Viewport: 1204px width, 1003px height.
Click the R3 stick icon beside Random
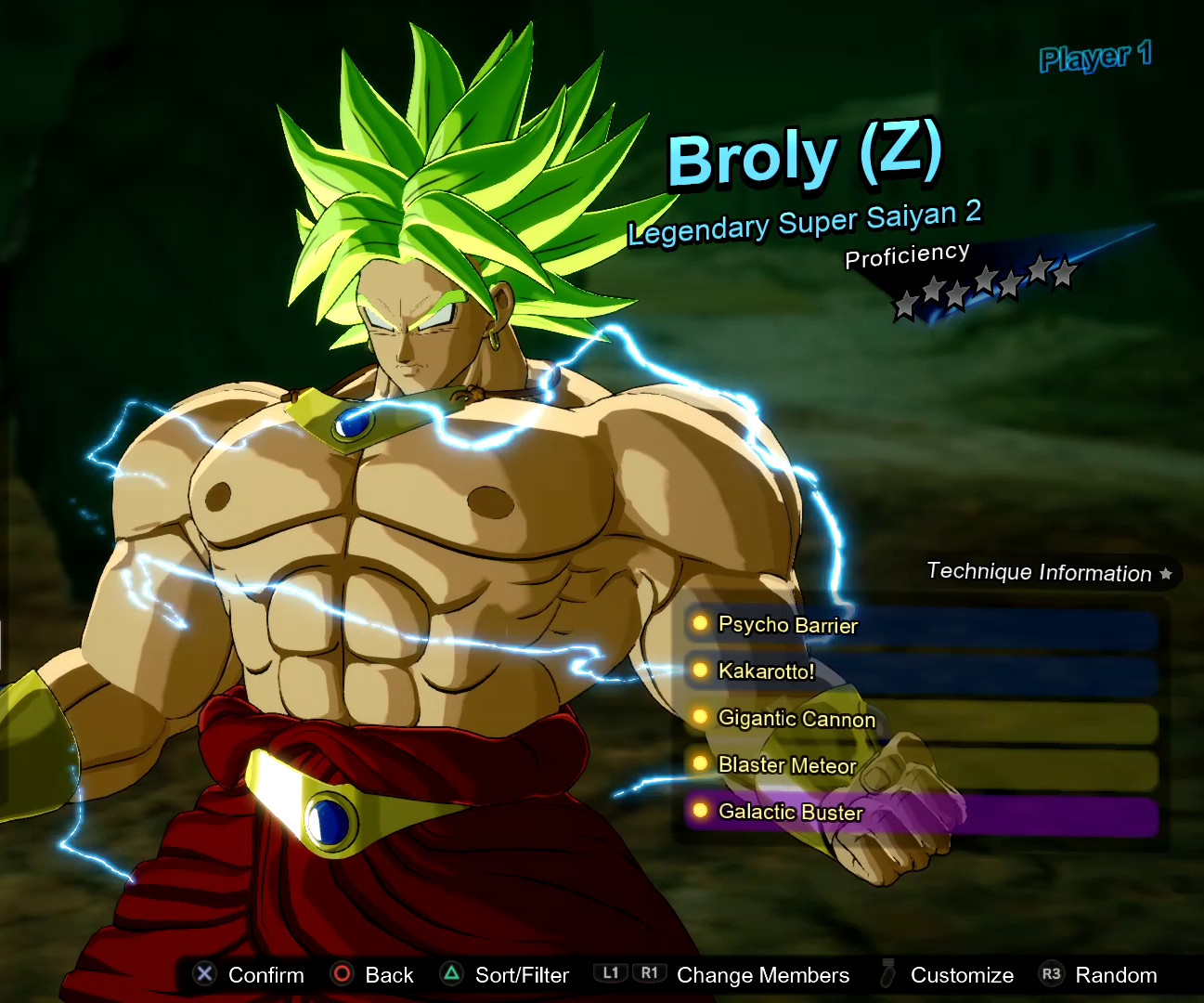click(1052, 974)
